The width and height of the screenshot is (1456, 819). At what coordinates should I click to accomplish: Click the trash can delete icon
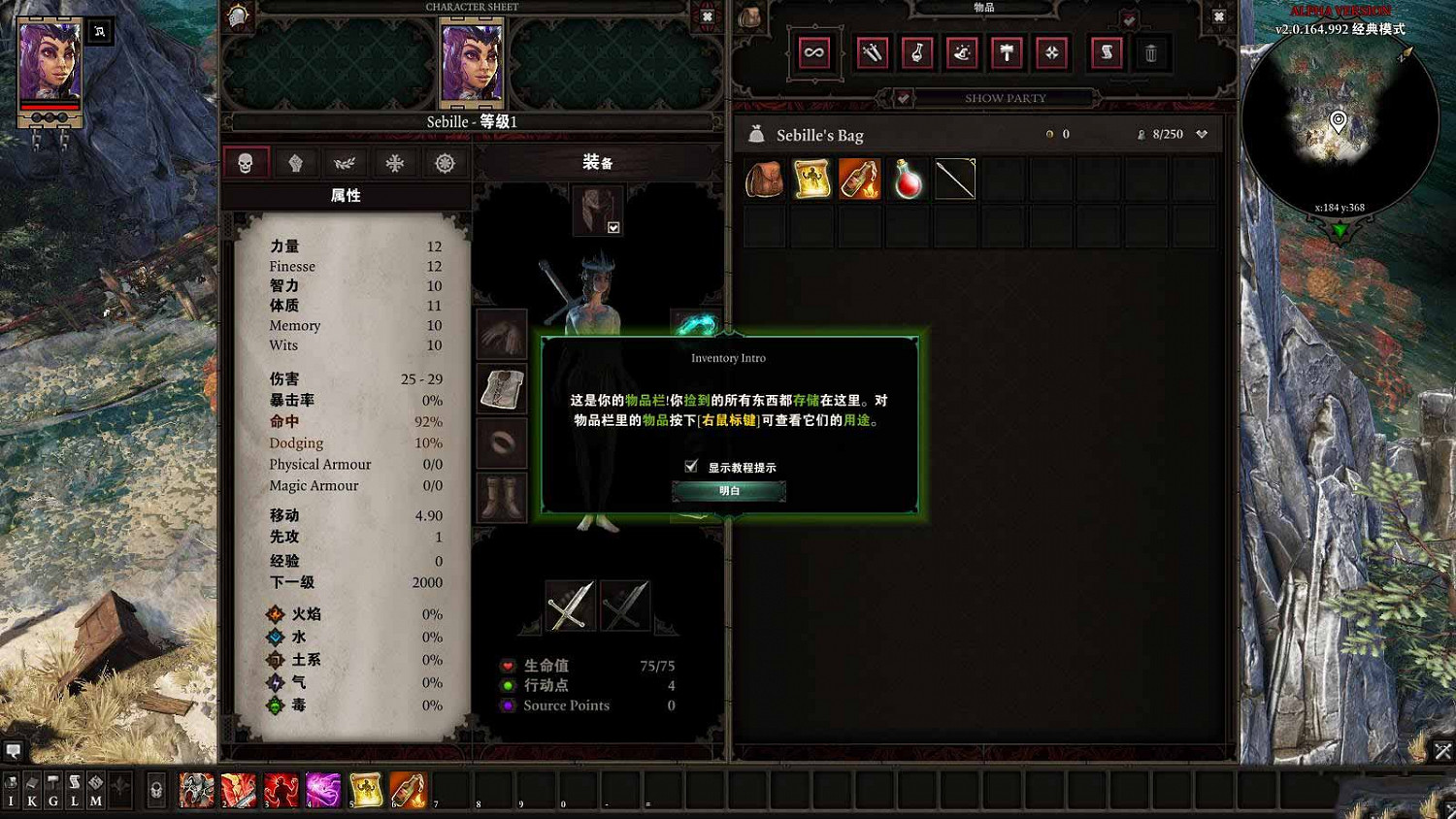(x=1151, y=53)
